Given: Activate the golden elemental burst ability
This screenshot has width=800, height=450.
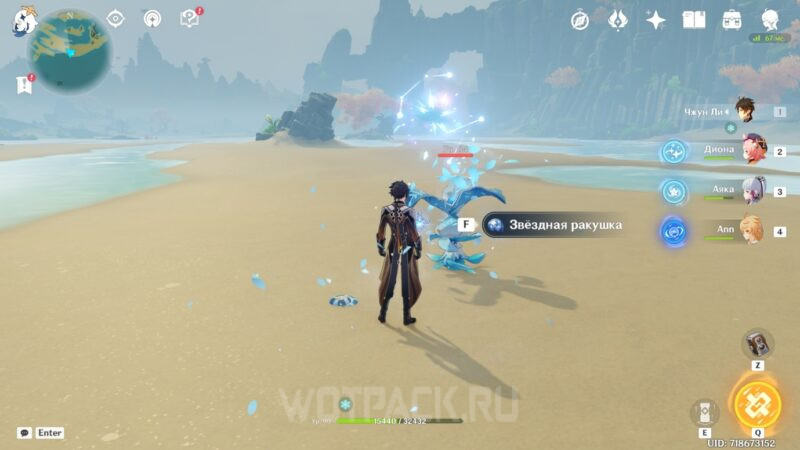Looking at the screenshot, I should point(757,403).
